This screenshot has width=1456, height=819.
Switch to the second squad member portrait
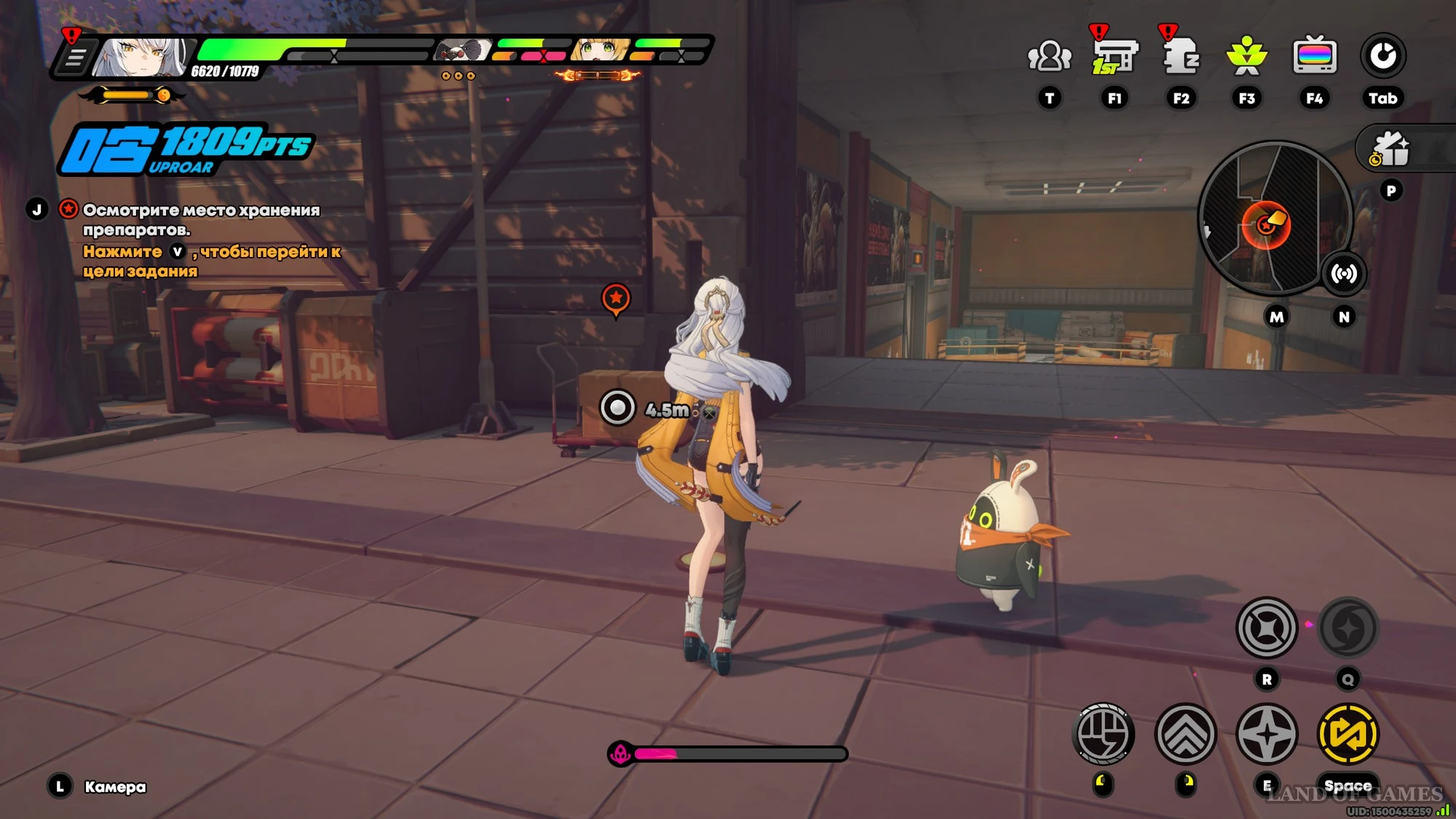point(463,51)
